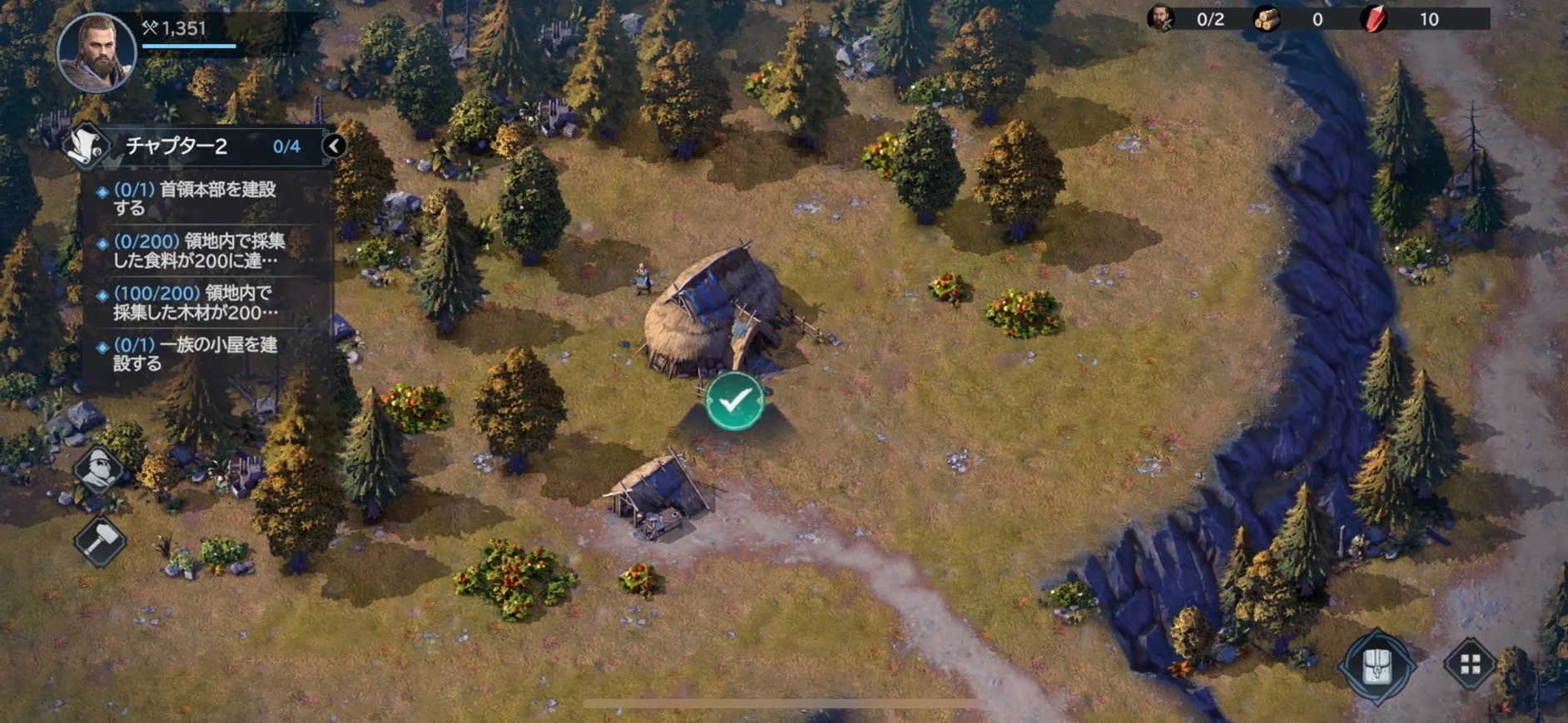Screen dimensions: 1568x723
Task: Tap the wood resource icon
Action: 1267,19
